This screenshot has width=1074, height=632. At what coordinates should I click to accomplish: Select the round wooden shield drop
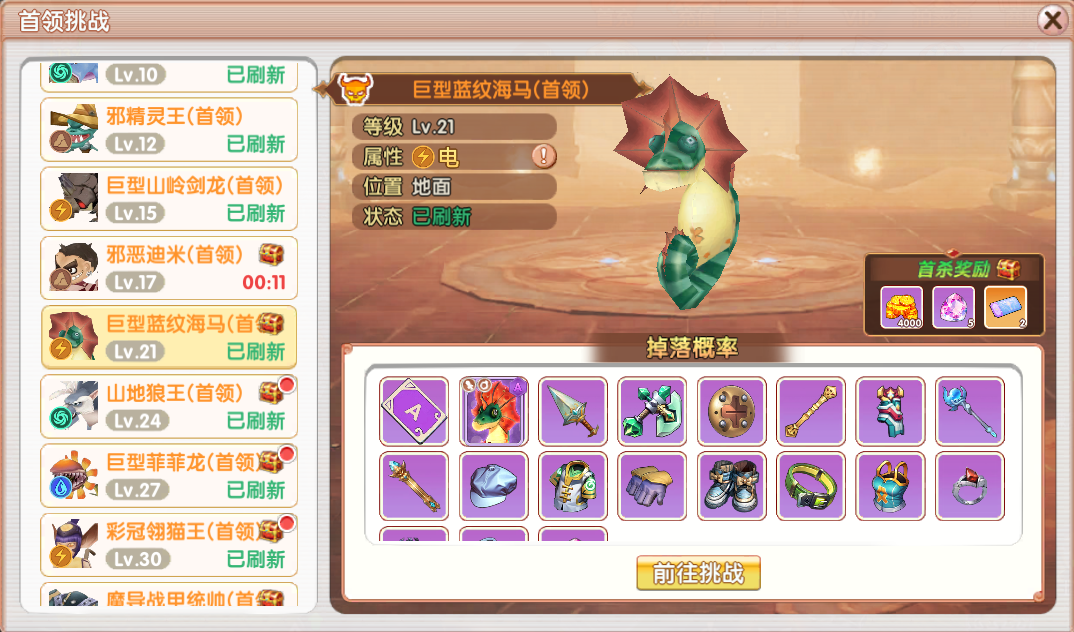(x=731, y=411)
